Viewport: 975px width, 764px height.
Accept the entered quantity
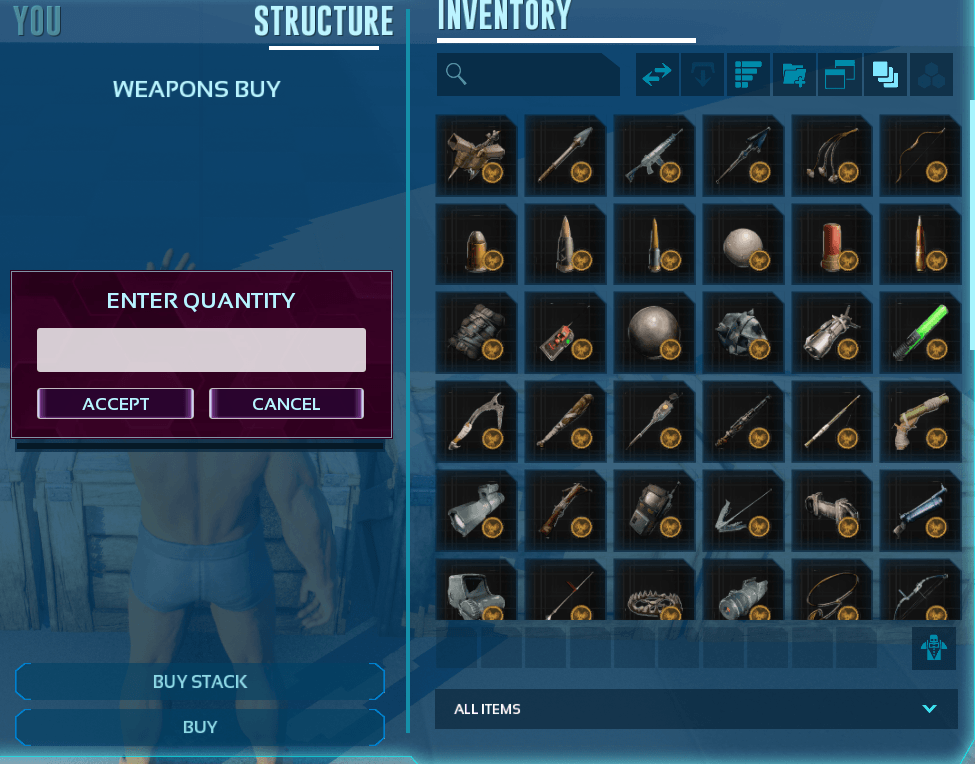click(115, 404)
